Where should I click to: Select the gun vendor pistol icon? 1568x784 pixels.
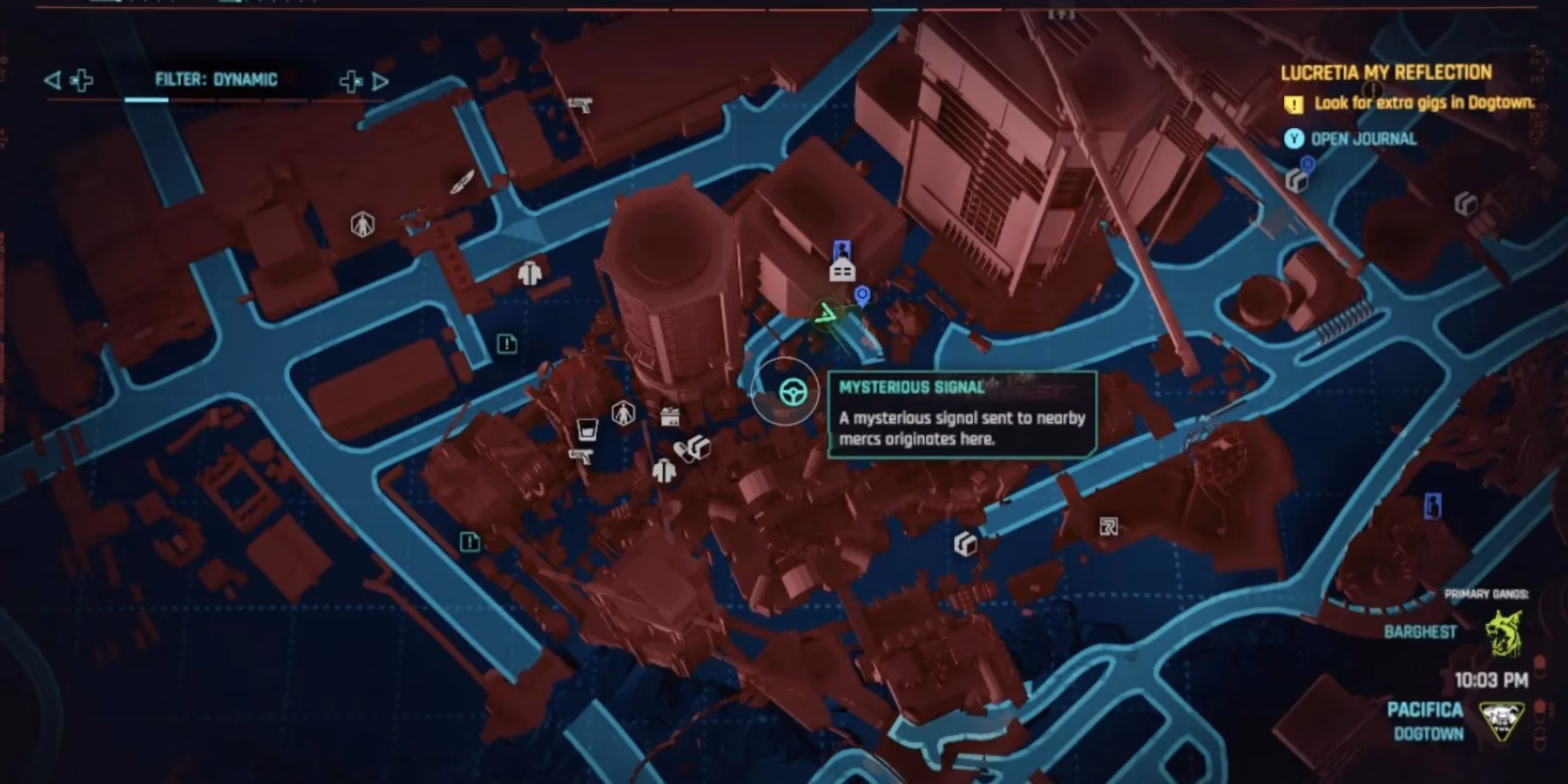point(581,456)
